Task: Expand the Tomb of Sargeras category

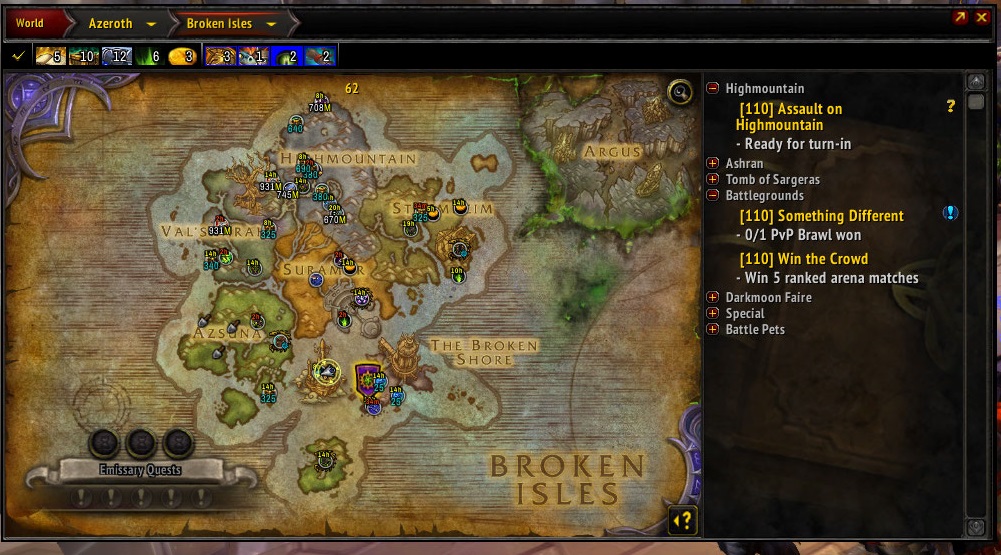Action: coord(712,179)
